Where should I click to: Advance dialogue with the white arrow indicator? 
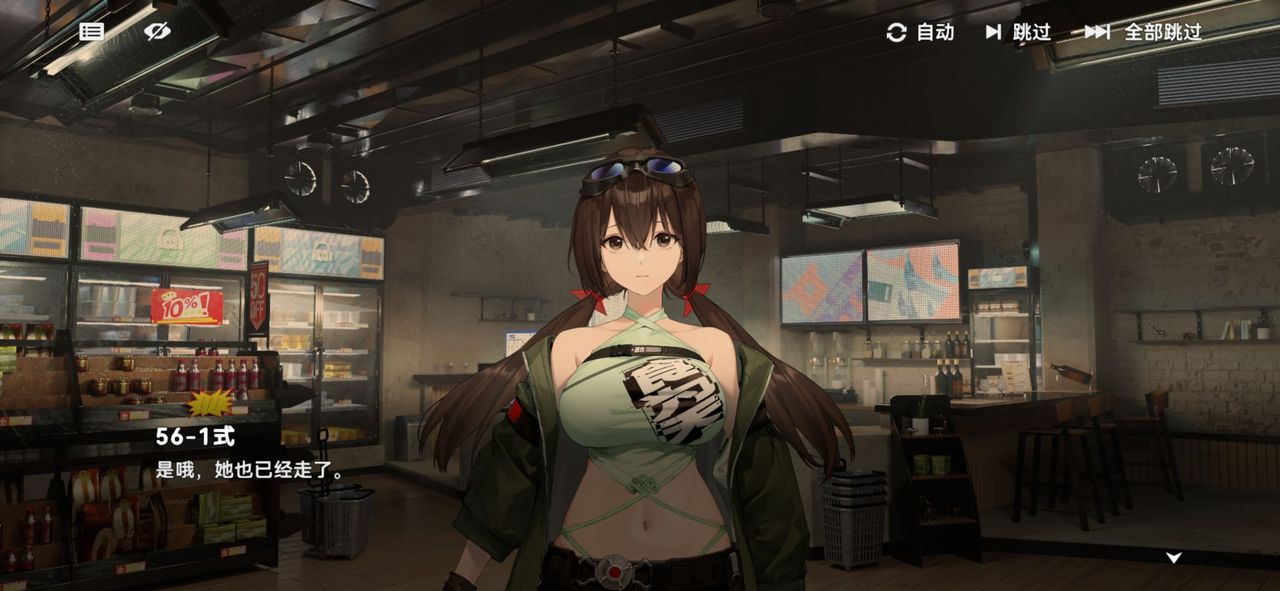[1174, 557]
